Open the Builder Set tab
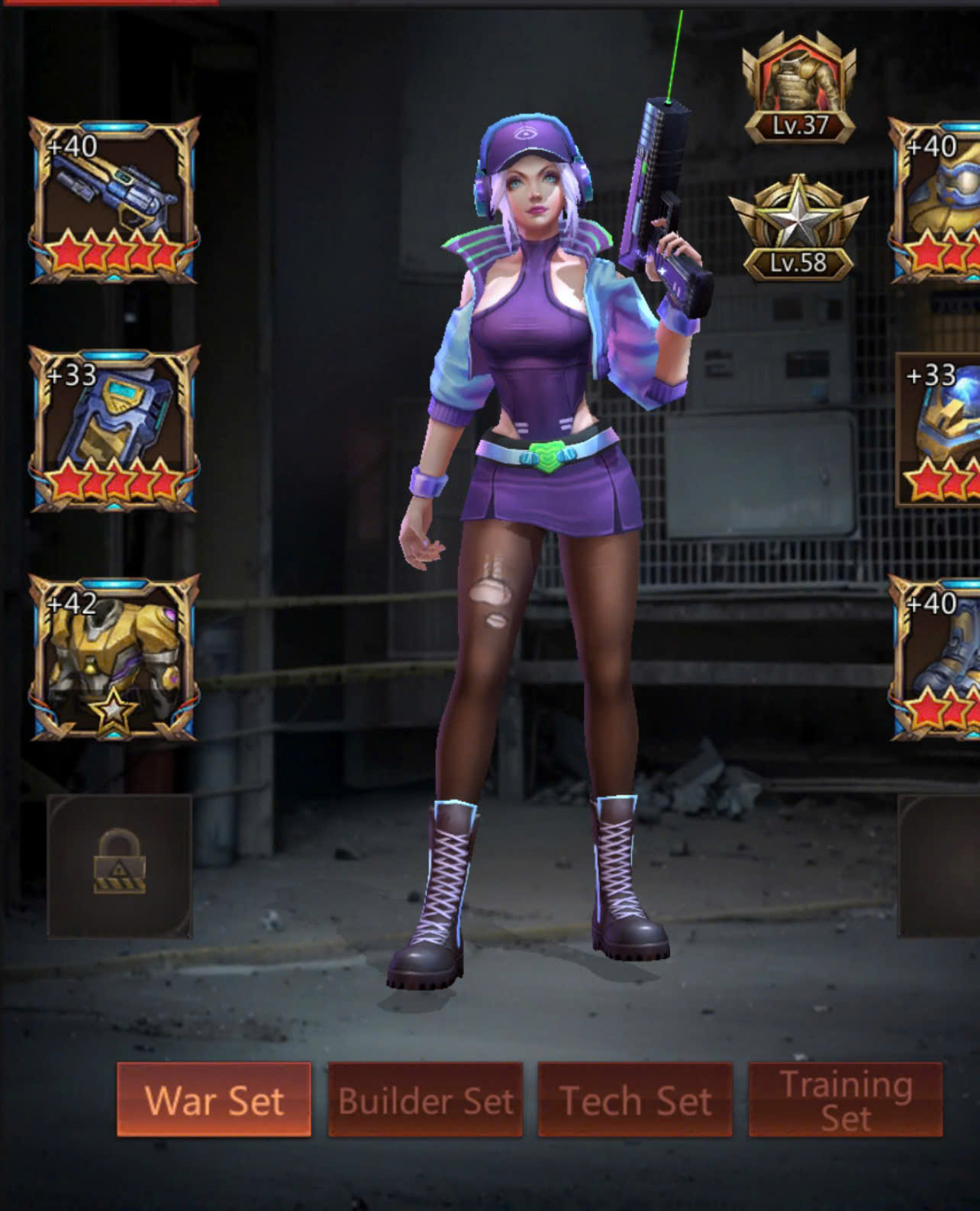Screen dimensions: 980x1211 425,1100
